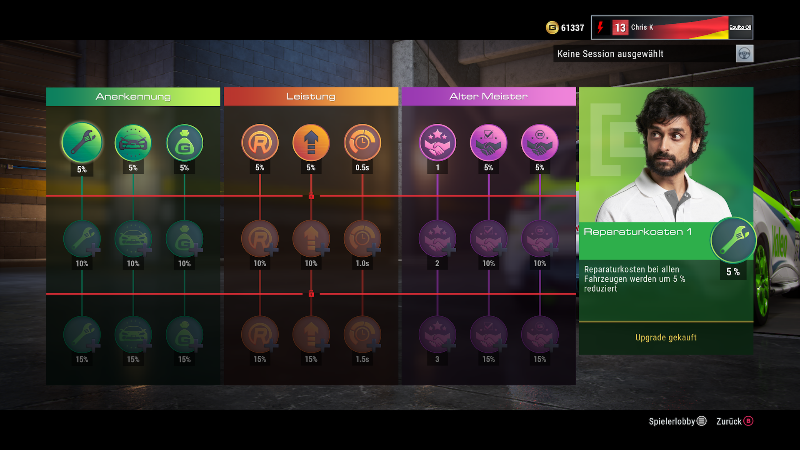This screenshot has width=800, height=450.
Task: Click the Anerkennung column header
Action: (133, 96)
